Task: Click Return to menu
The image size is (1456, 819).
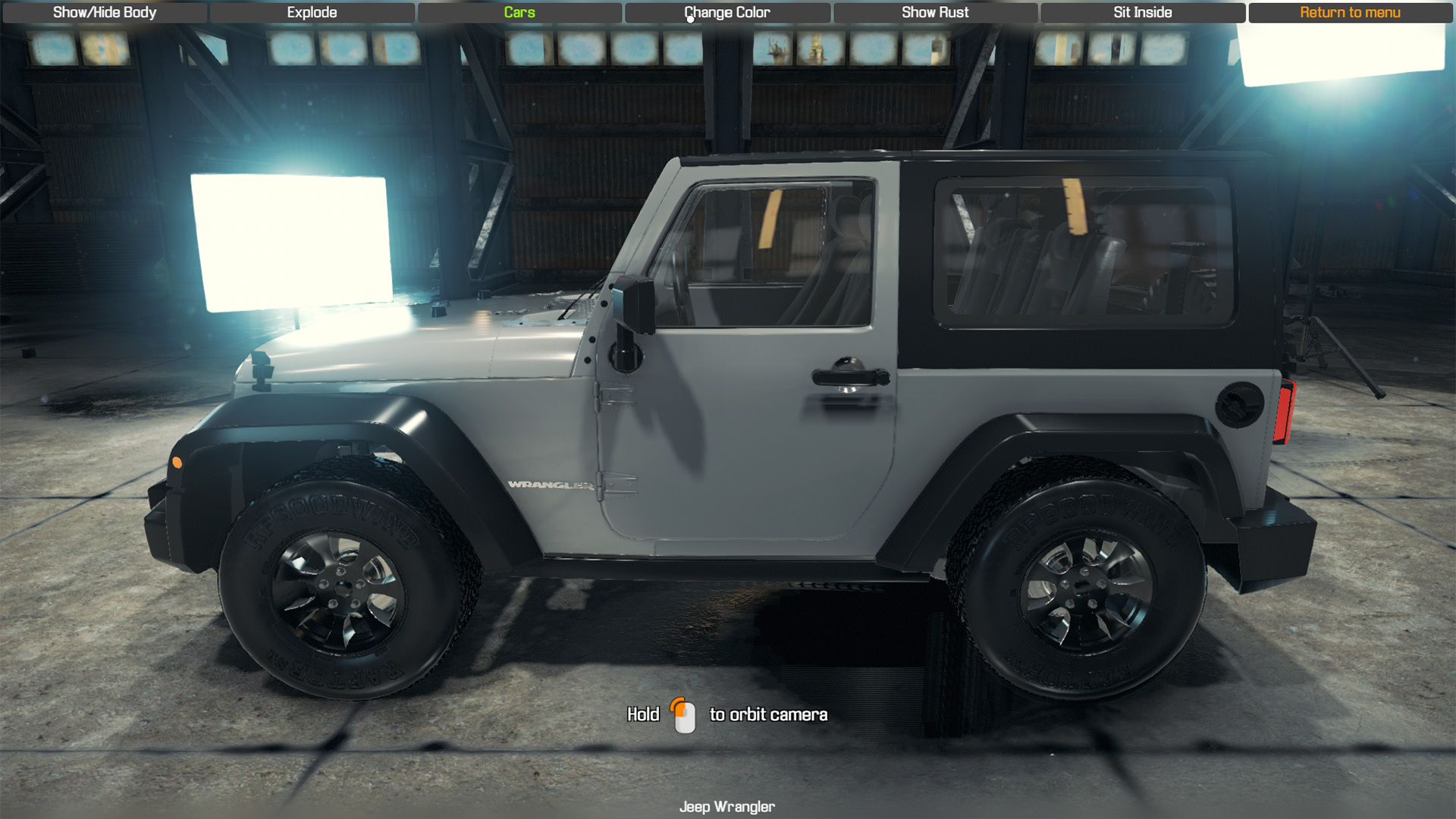Action: 1351,12
